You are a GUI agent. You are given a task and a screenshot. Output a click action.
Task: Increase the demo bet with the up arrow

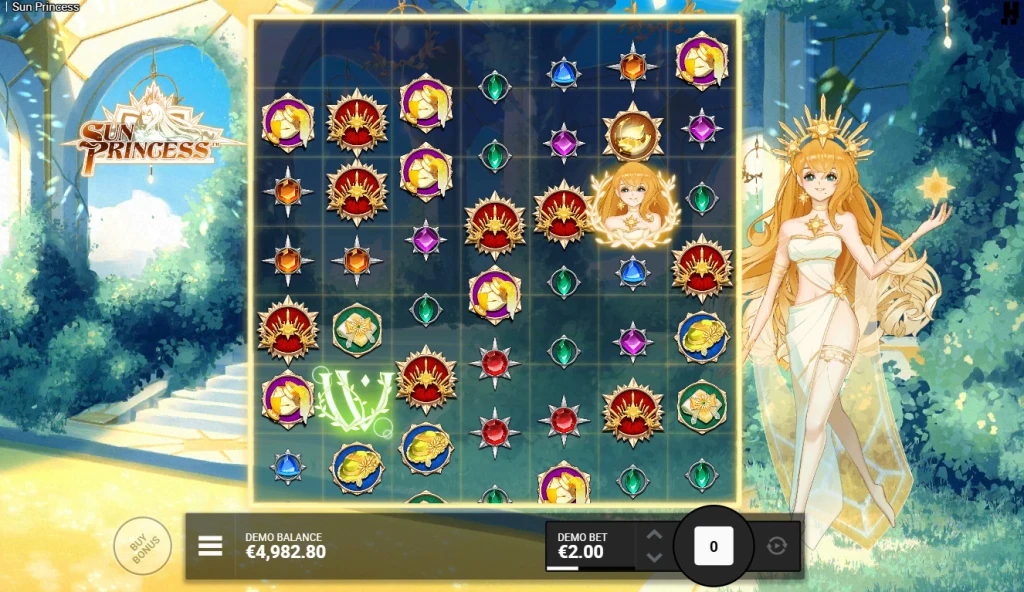coord(654,534)
